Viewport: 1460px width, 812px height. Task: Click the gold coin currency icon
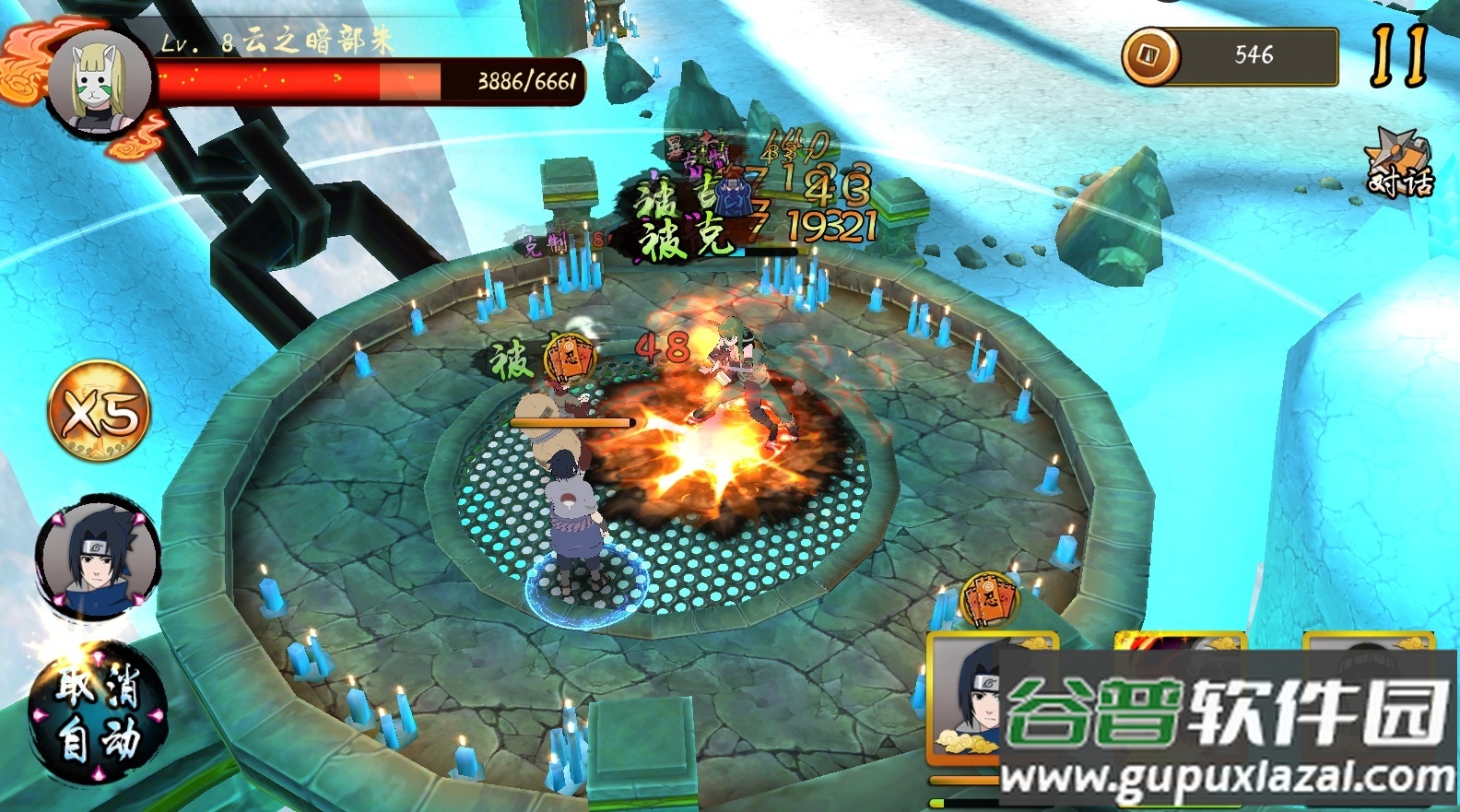pos(1150,56)
